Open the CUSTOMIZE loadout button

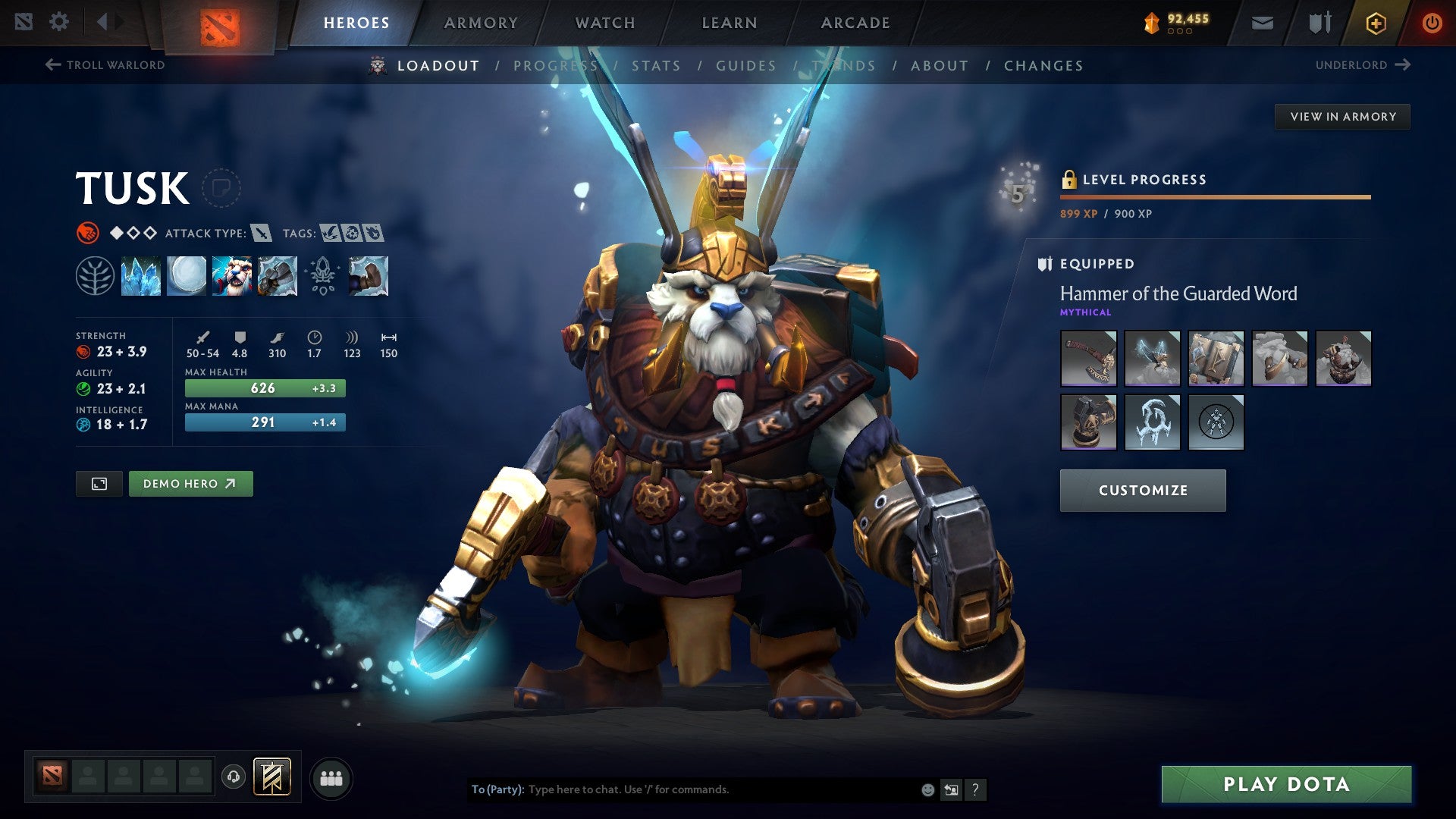coord(1142,490)
